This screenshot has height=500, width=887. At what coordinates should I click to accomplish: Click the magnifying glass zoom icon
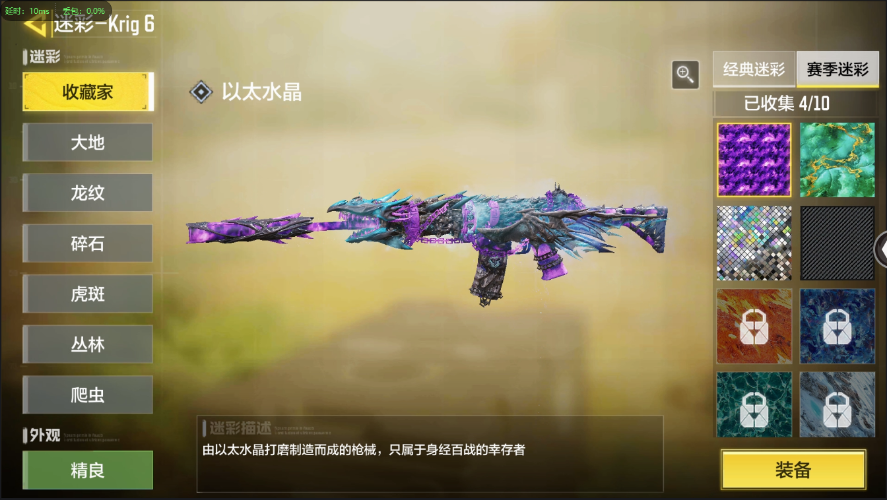coord(685,74)
